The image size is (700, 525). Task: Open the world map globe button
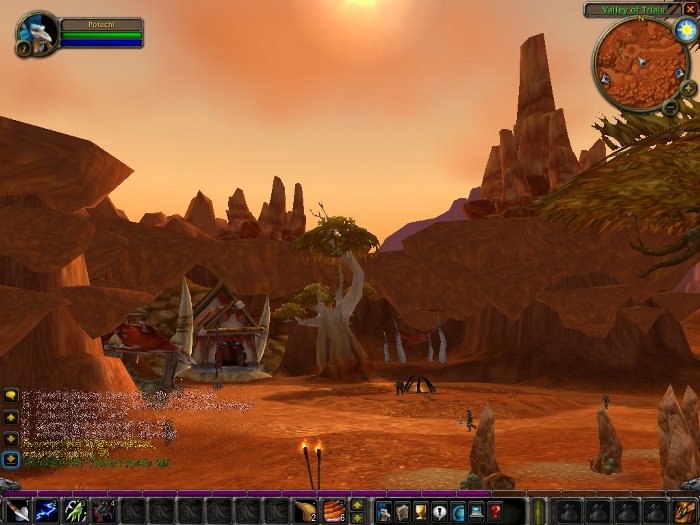458,511
